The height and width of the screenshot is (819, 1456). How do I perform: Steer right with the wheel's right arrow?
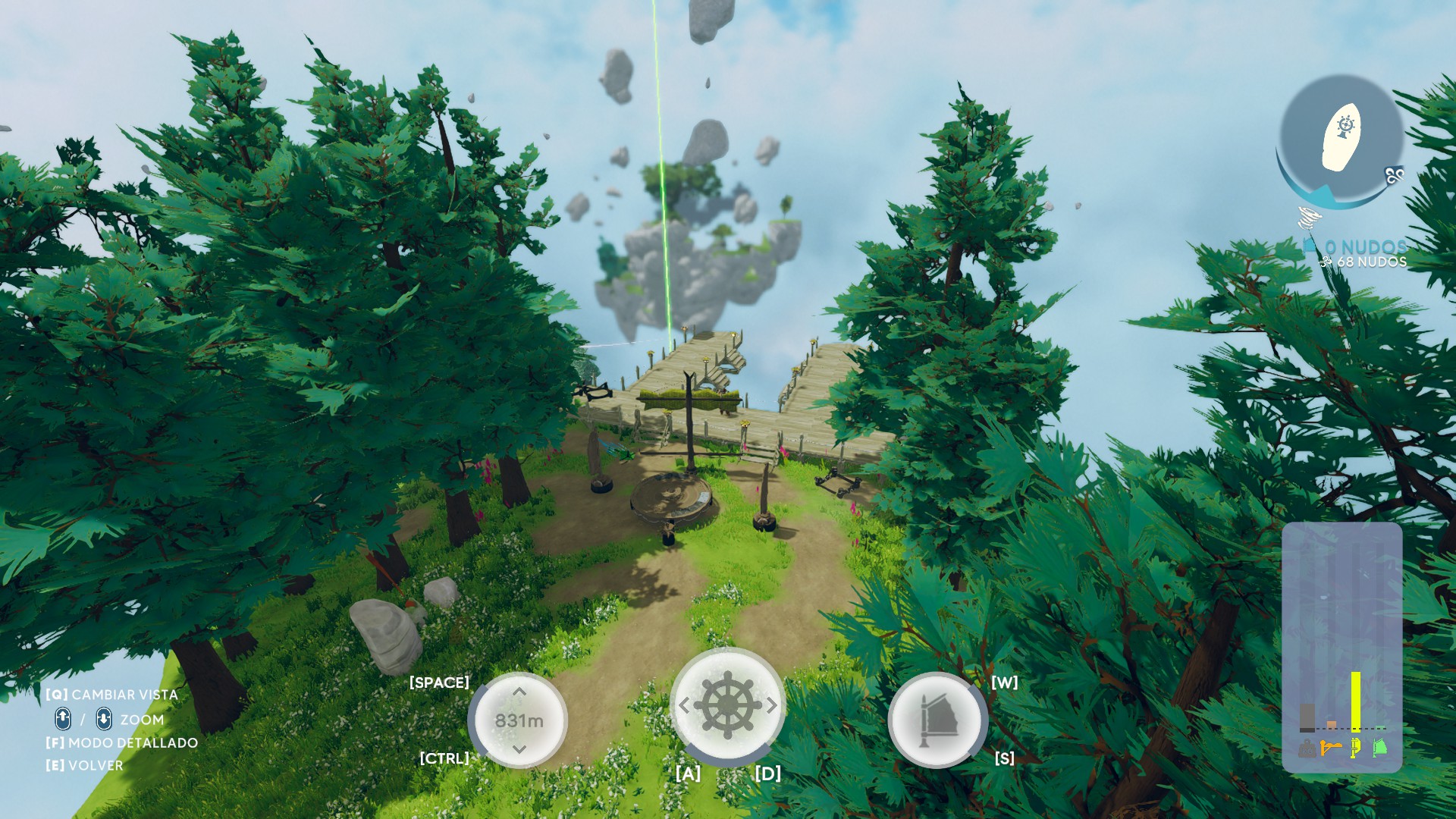771,706
